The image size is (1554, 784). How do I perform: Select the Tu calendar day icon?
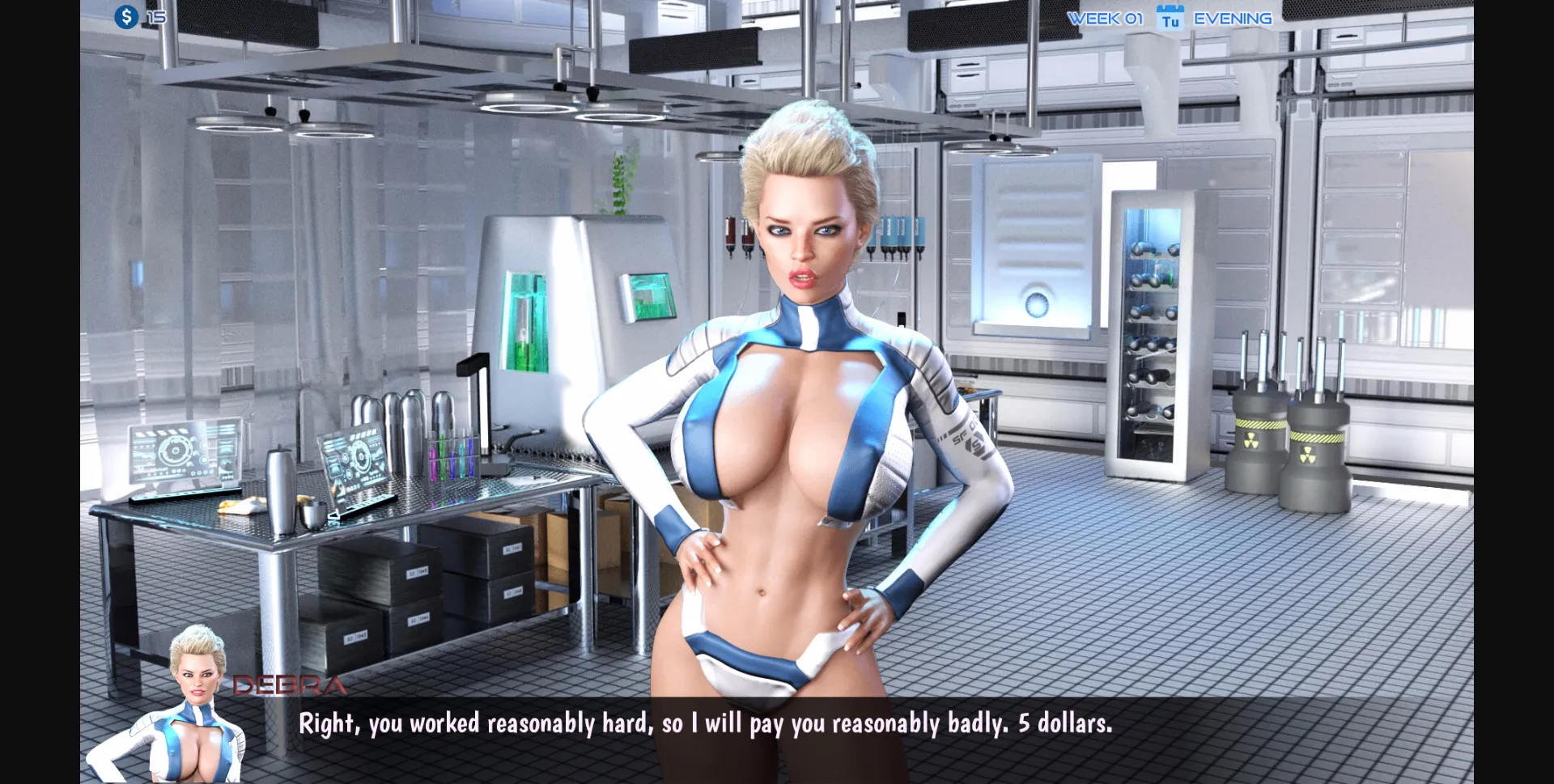pos(1169,18)
